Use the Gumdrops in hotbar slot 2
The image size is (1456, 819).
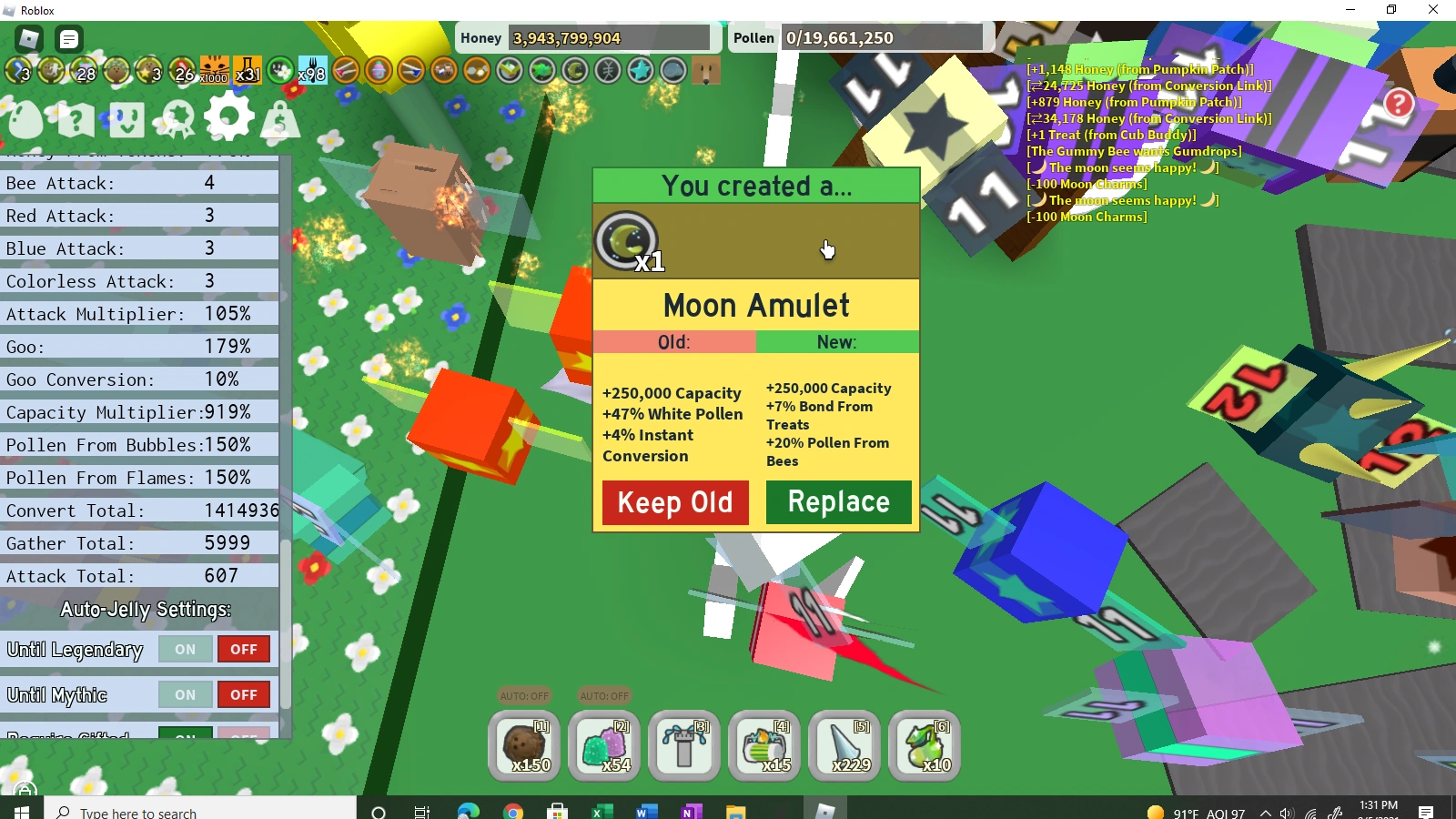click(x=603, y=746)
